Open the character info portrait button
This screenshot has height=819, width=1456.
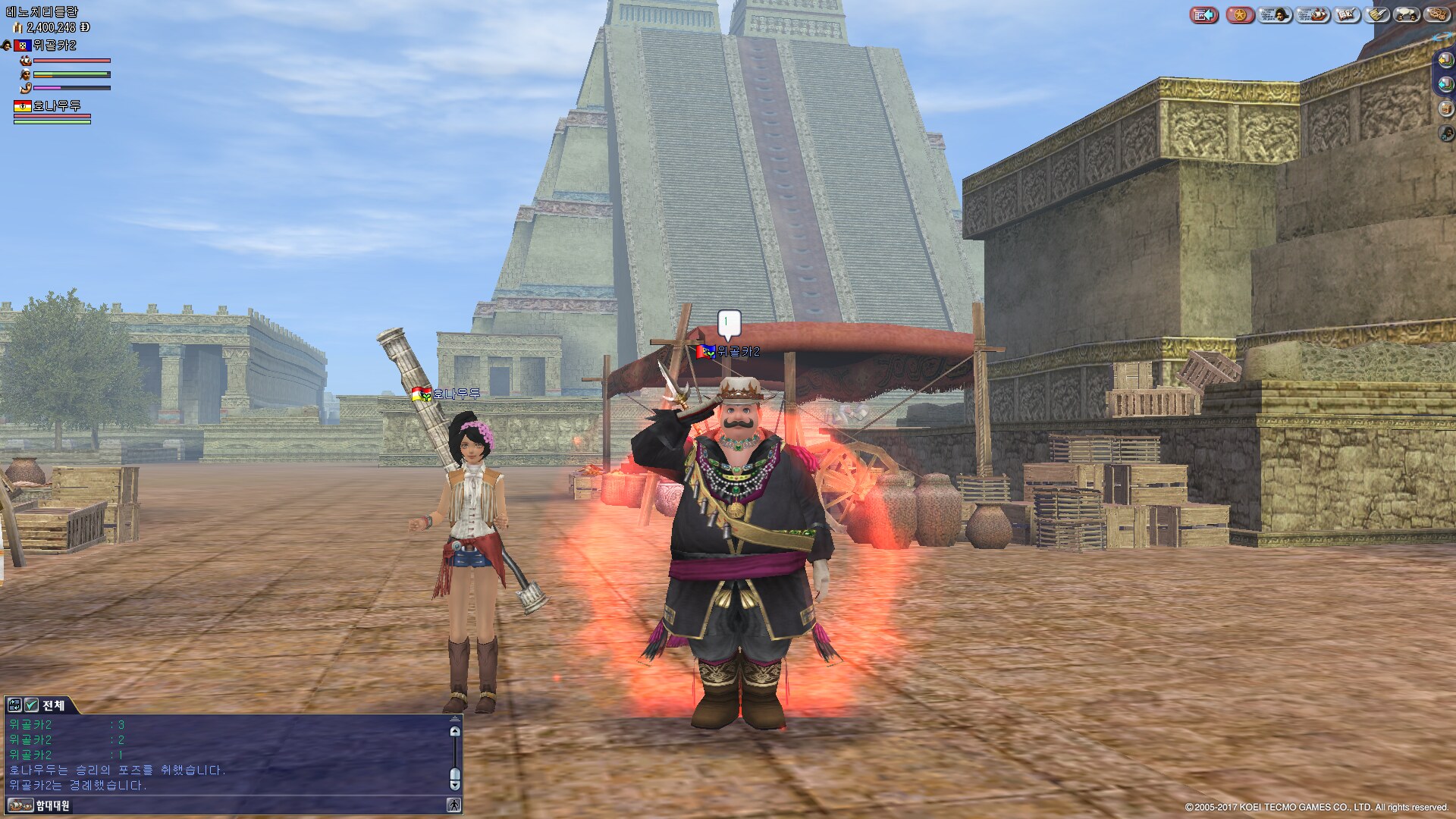pos(1275,14)
